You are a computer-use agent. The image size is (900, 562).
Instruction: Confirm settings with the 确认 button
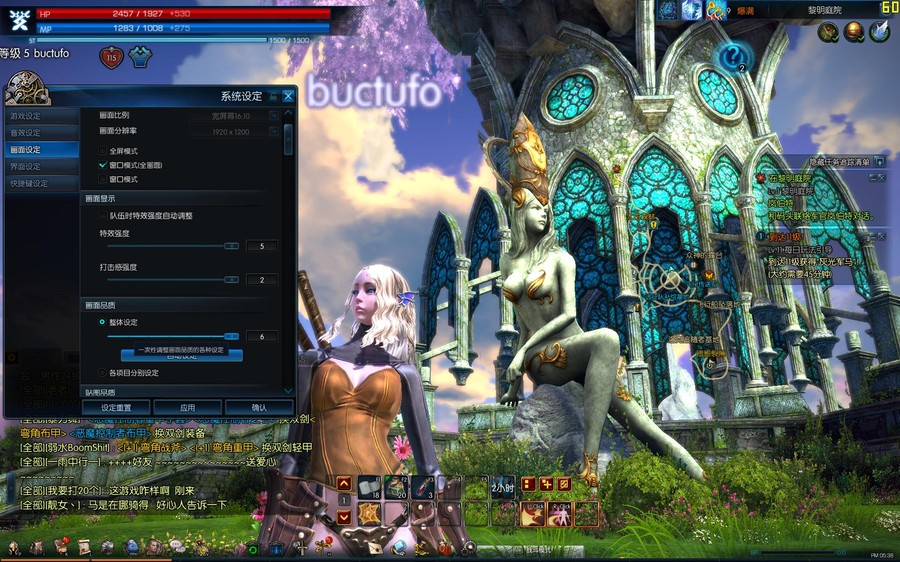tap(259, 408)
